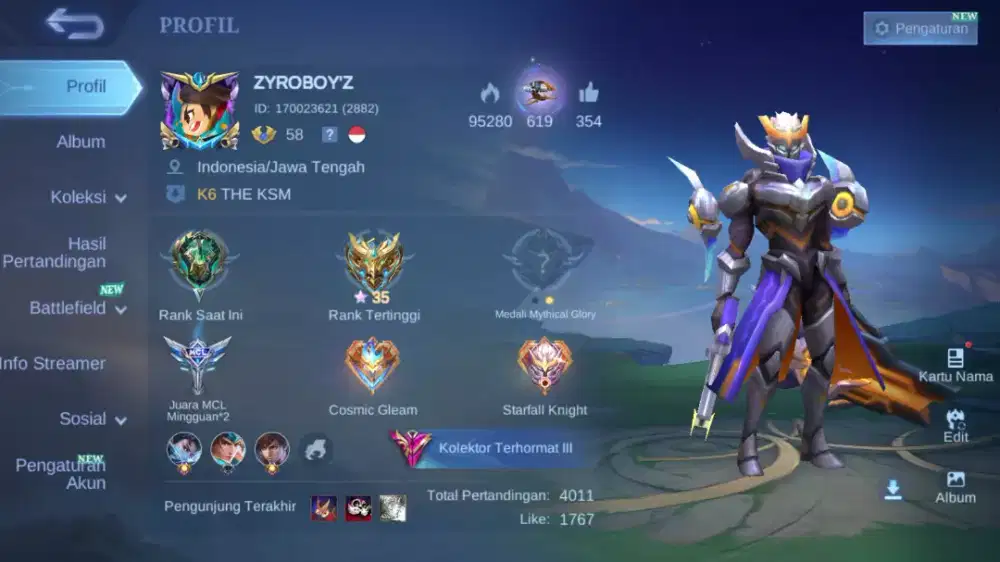Open the Album tab in sidebar
The height and width of the screenshot is (562, 1000).
(x=80, y=142)
